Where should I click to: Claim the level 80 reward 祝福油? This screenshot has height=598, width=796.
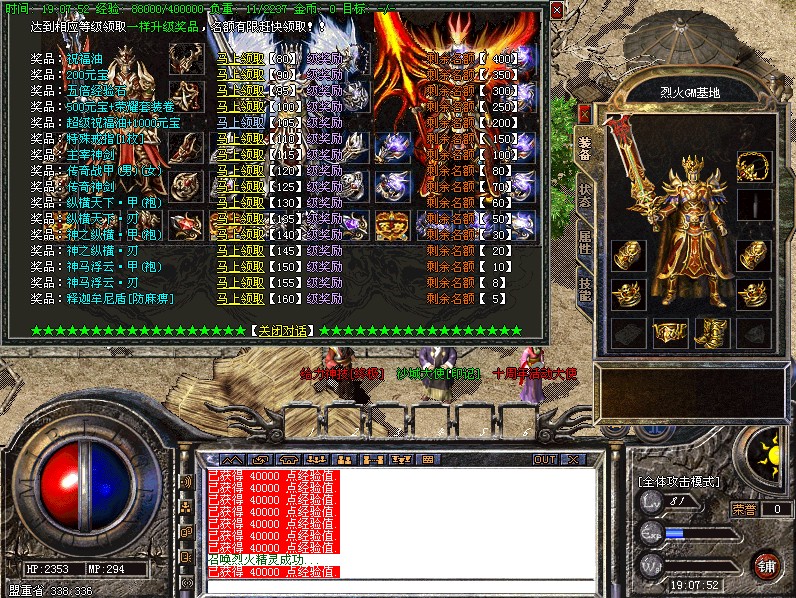pos(240,58)
